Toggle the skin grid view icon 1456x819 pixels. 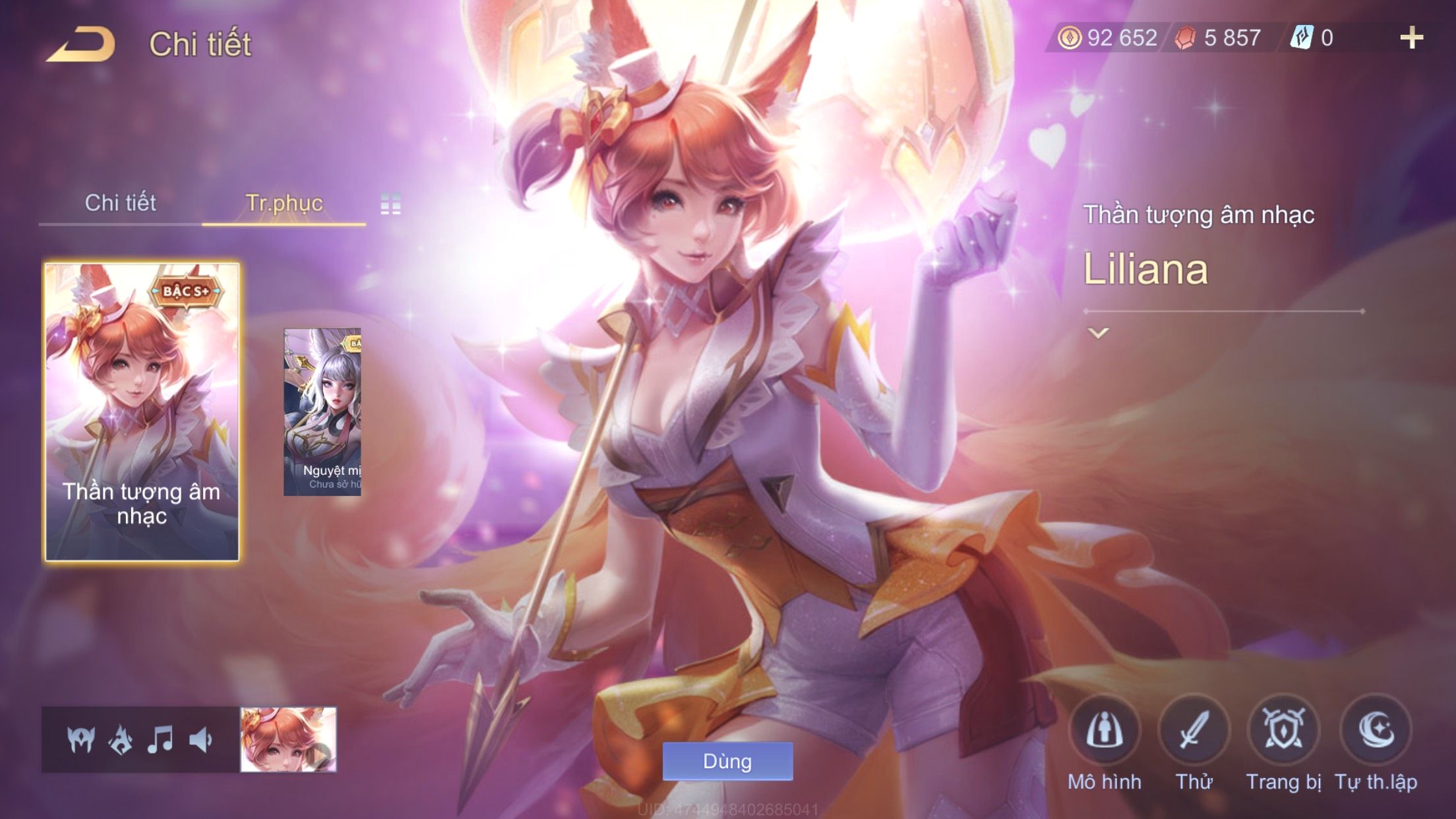pyautogui.click(x=390, y=204)
